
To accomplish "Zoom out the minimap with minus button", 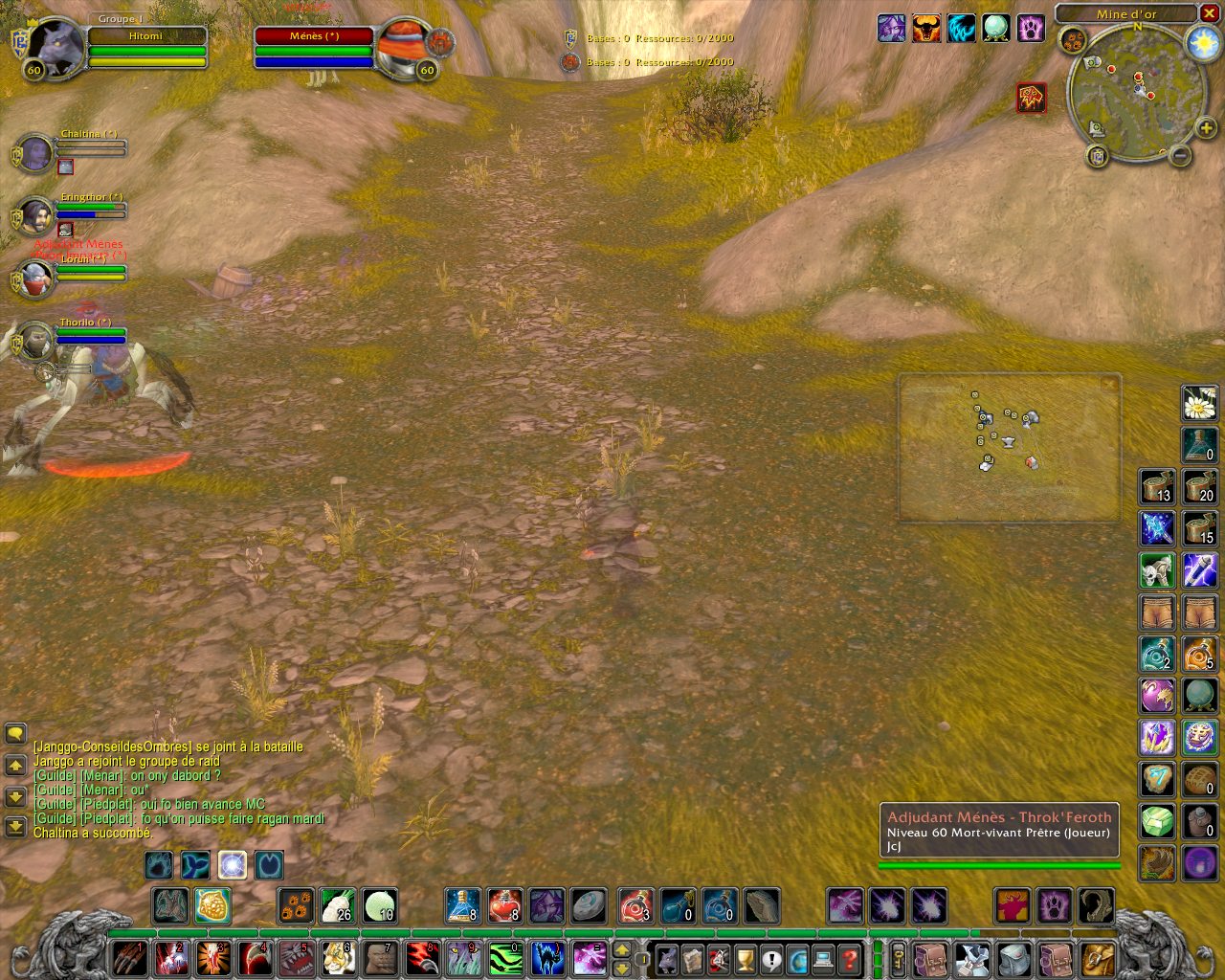I will pos(1180,155).
